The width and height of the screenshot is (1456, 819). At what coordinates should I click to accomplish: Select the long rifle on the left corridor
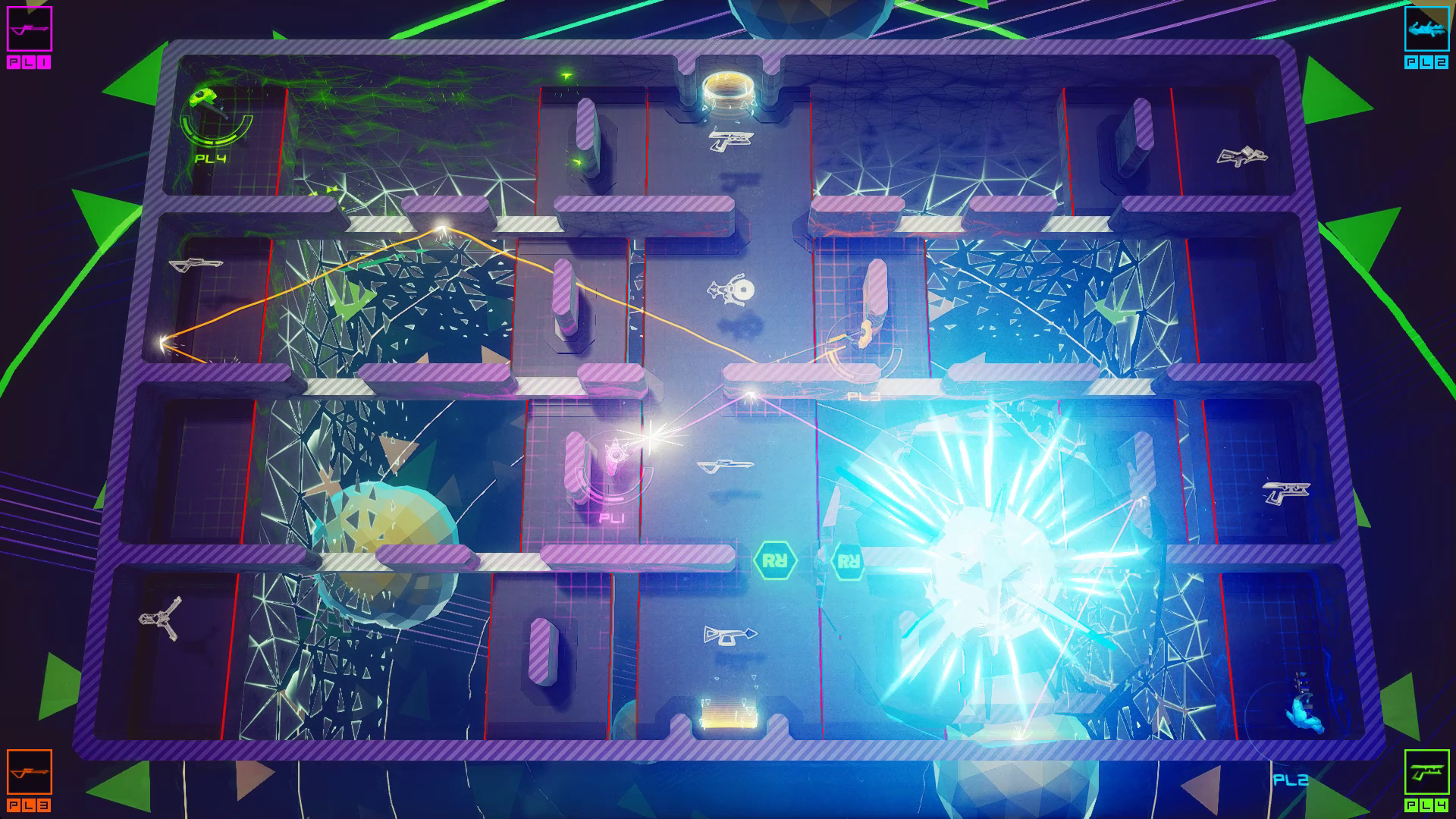(x=196, y=266)
